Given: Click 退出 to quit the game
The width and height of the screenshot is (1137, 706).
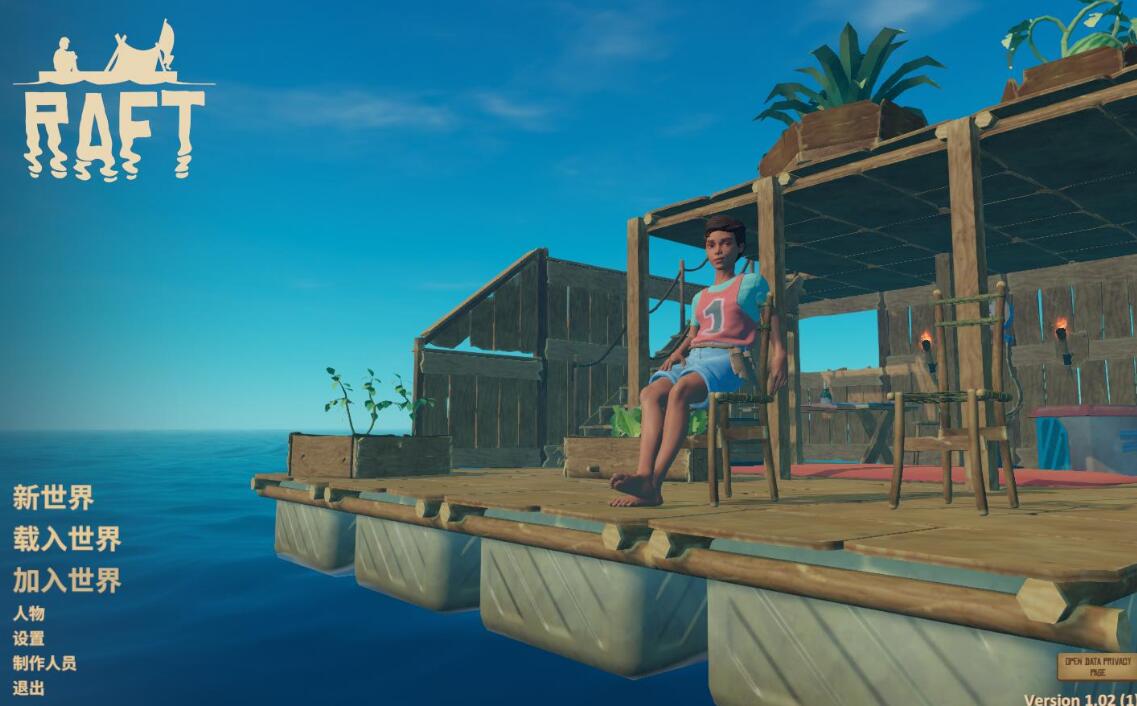Looking at the screenshot, I should (x=28, y=688).
